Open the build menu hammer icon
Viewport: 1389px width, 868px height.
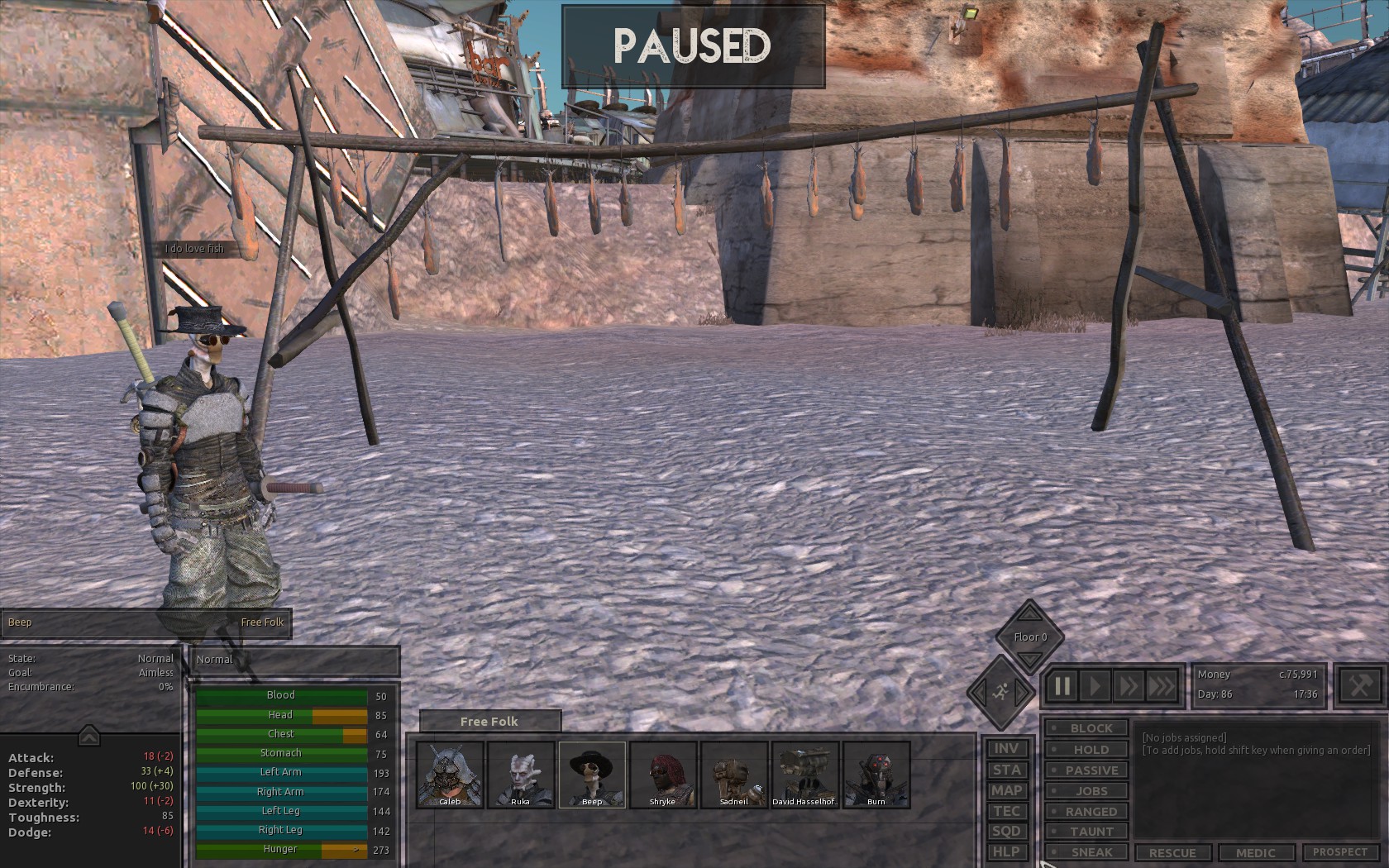1359,684
